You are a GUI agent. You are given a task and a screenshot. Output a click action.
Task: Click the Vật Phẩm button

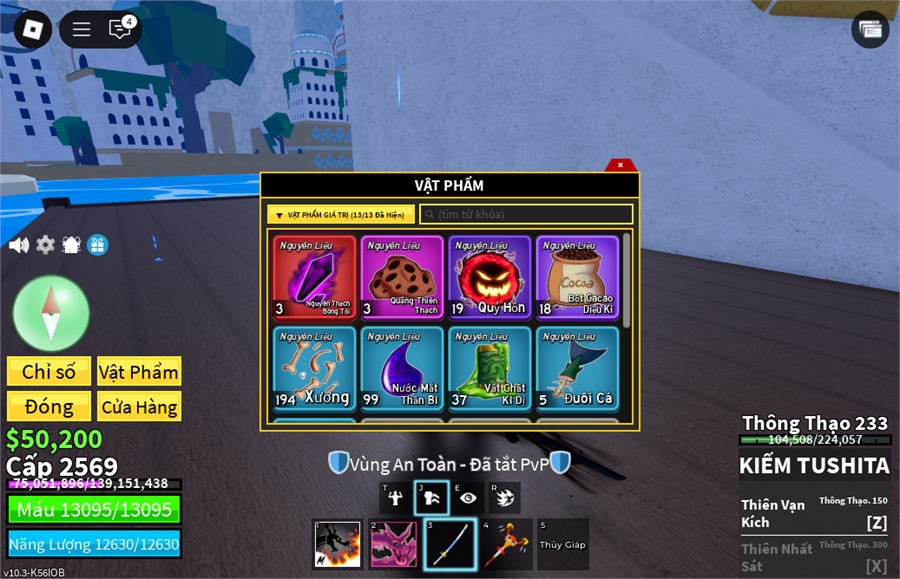point(139,372)
